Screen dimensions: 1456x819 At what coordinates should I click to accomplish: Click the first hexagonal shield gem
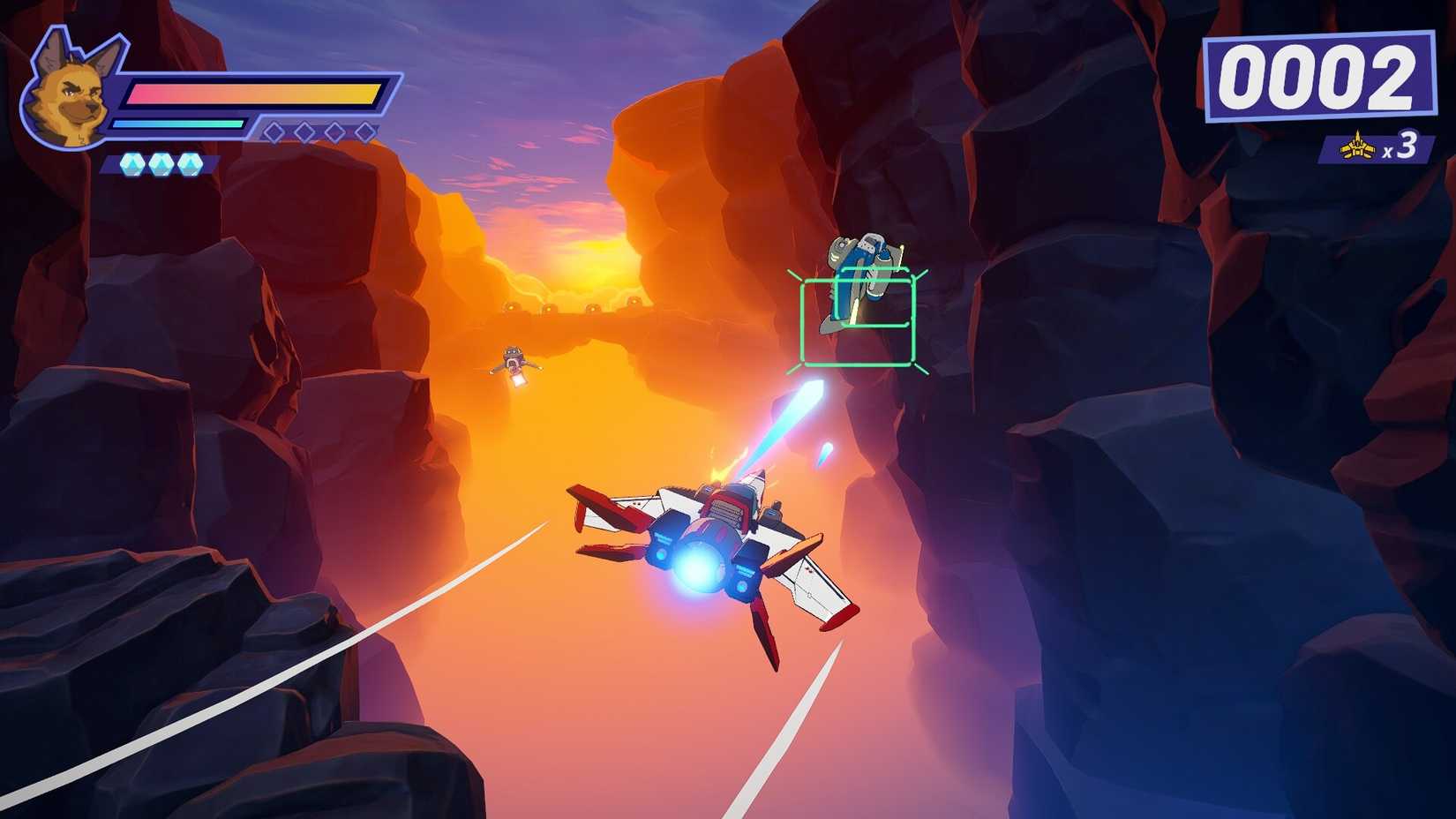(132, 163)
